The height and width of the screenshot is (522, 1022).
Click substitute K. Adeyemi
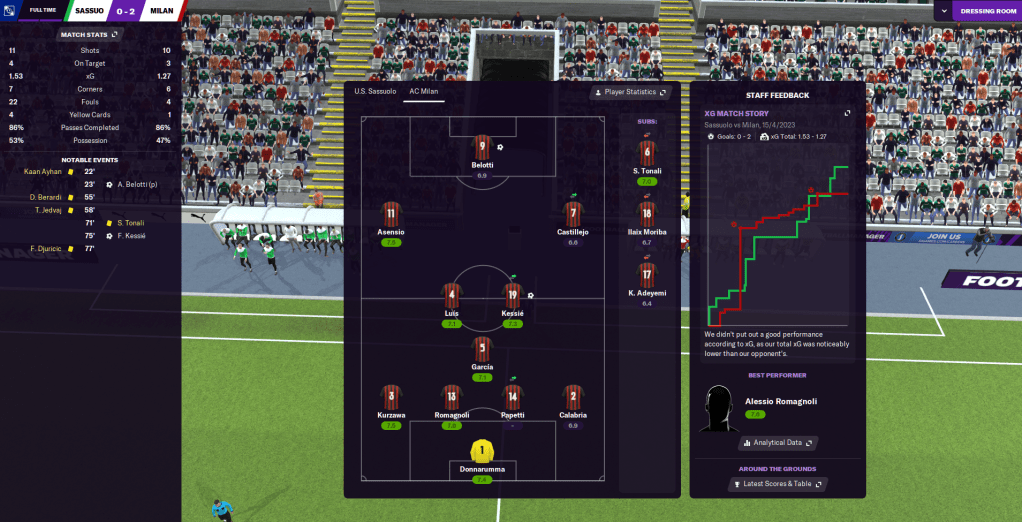pos(647,276)
